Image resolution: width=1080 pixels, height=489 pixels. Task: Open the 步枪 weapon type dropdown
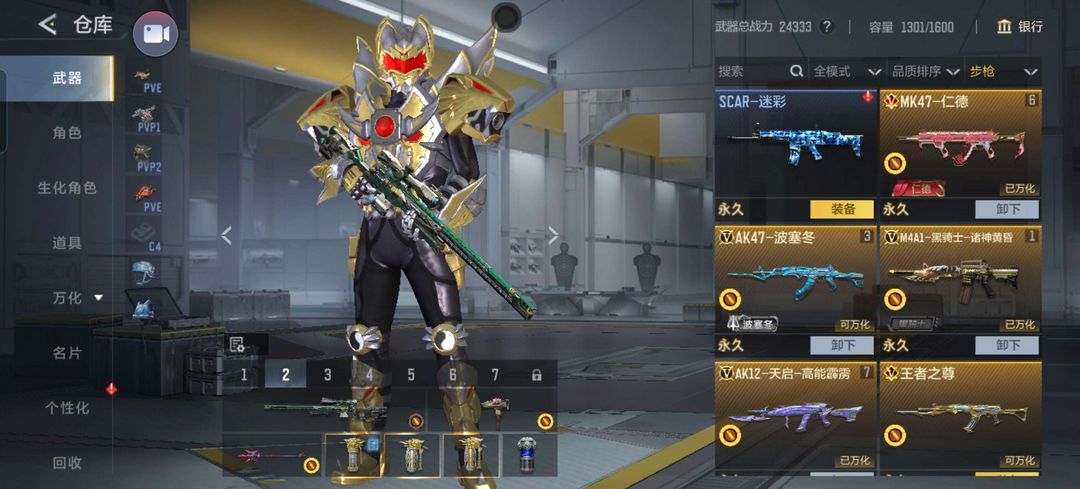pyautogui.click(x=1002, y=71)
